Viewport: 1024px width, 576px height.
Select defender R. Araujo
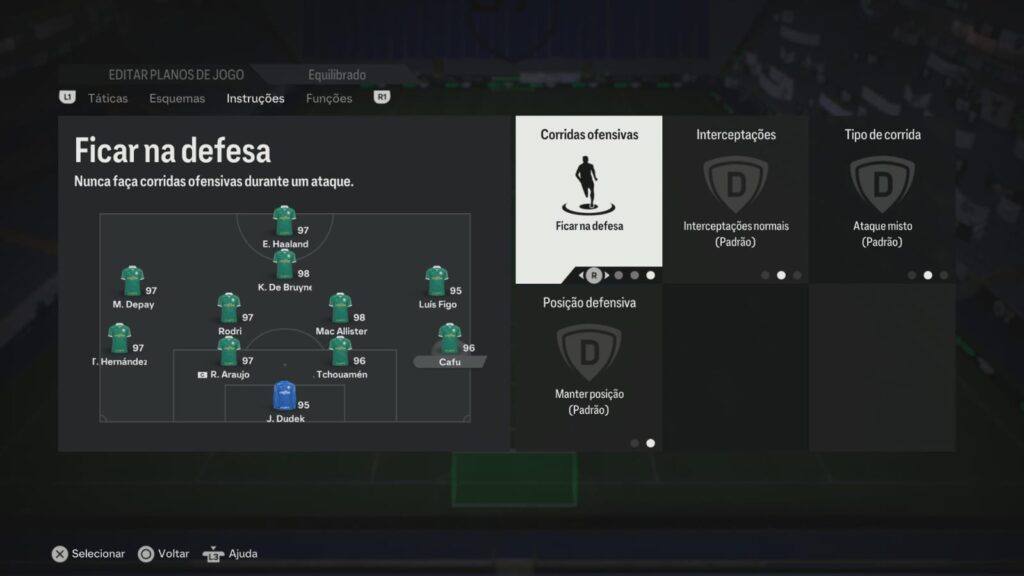point(229,352)
